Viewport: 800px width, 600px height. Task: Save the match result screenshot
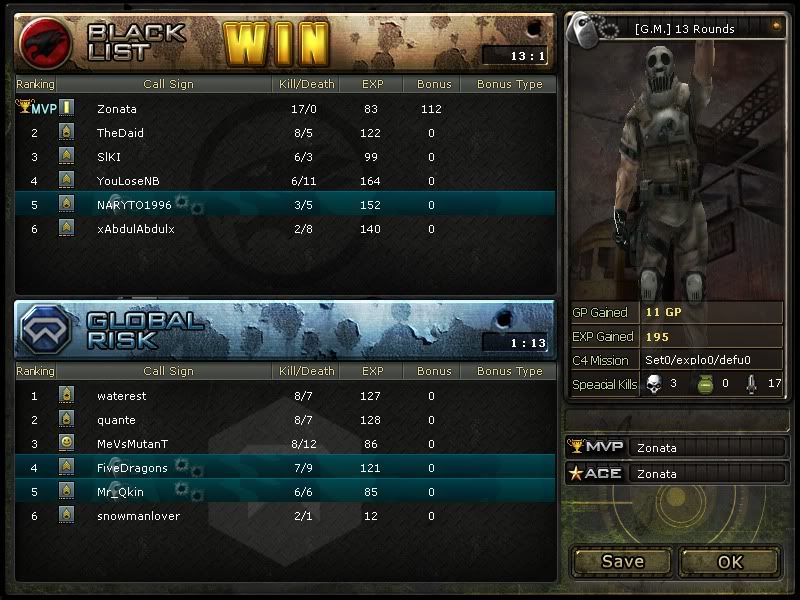(x=622, y=561)
